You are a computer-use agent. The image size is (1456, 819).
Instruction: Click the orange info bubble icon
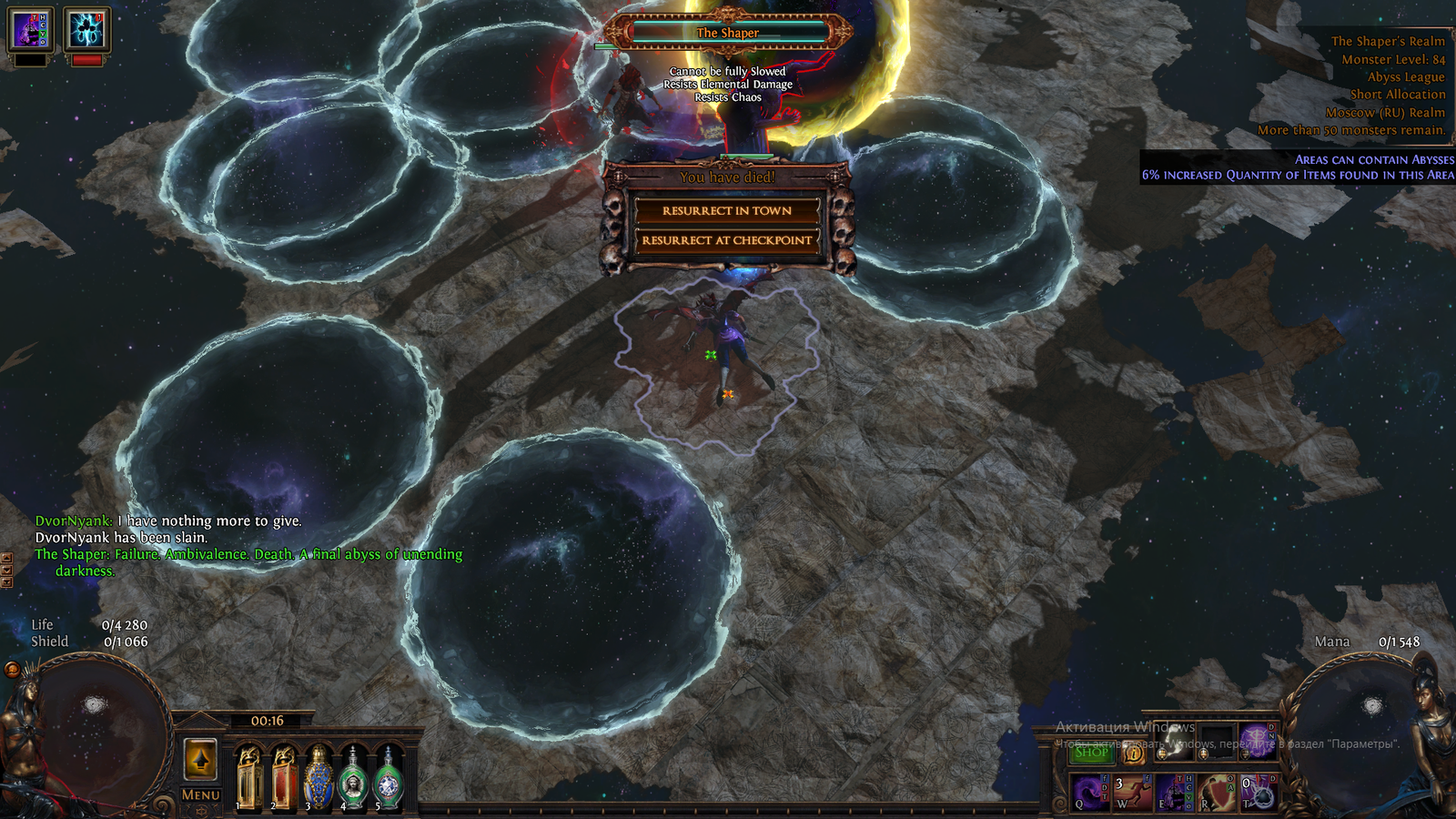(x=1133, y=753)
